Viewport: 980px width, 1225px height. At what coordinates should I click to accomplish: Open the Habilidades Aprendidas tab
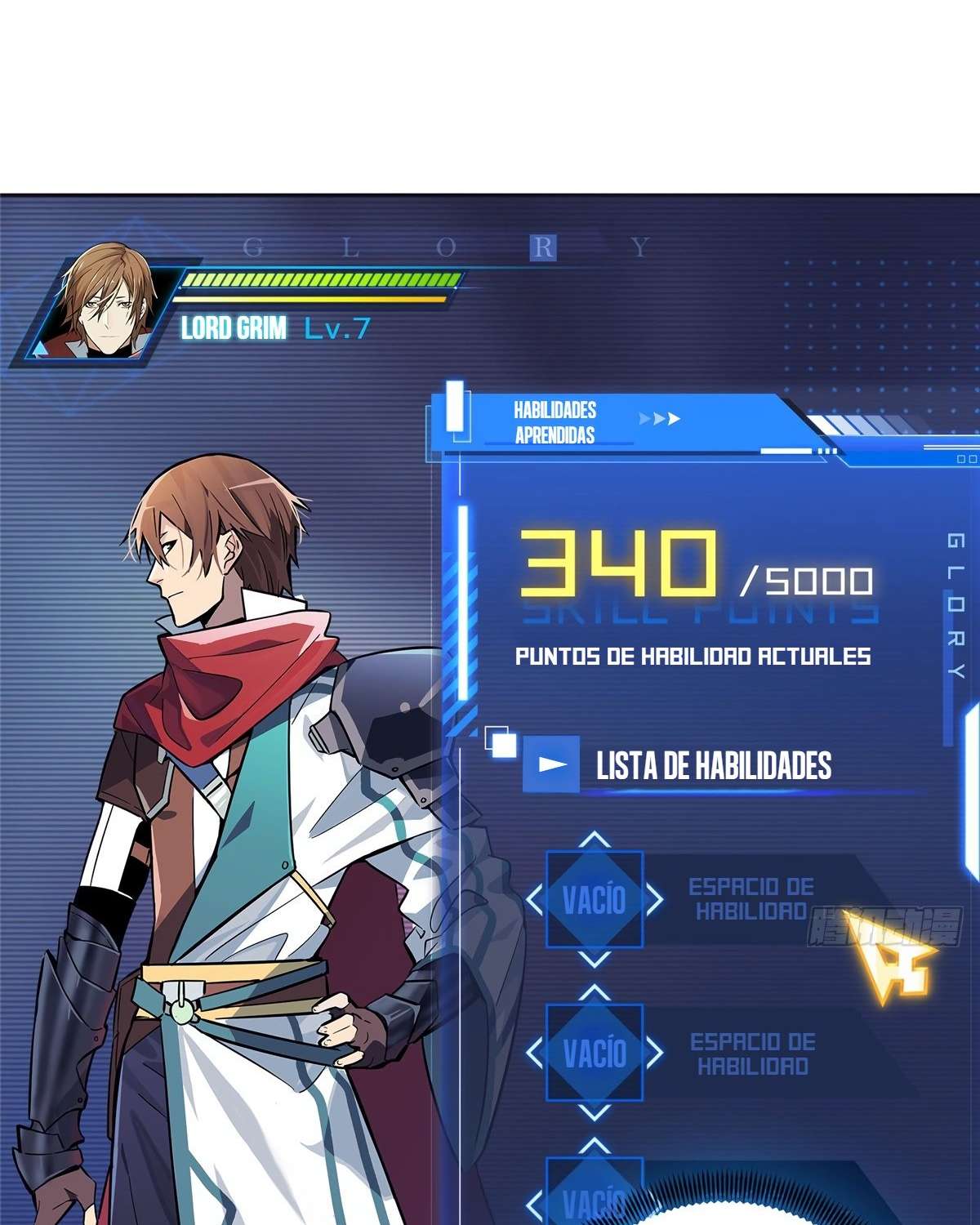pyautogui.click(x=555, y=422)
